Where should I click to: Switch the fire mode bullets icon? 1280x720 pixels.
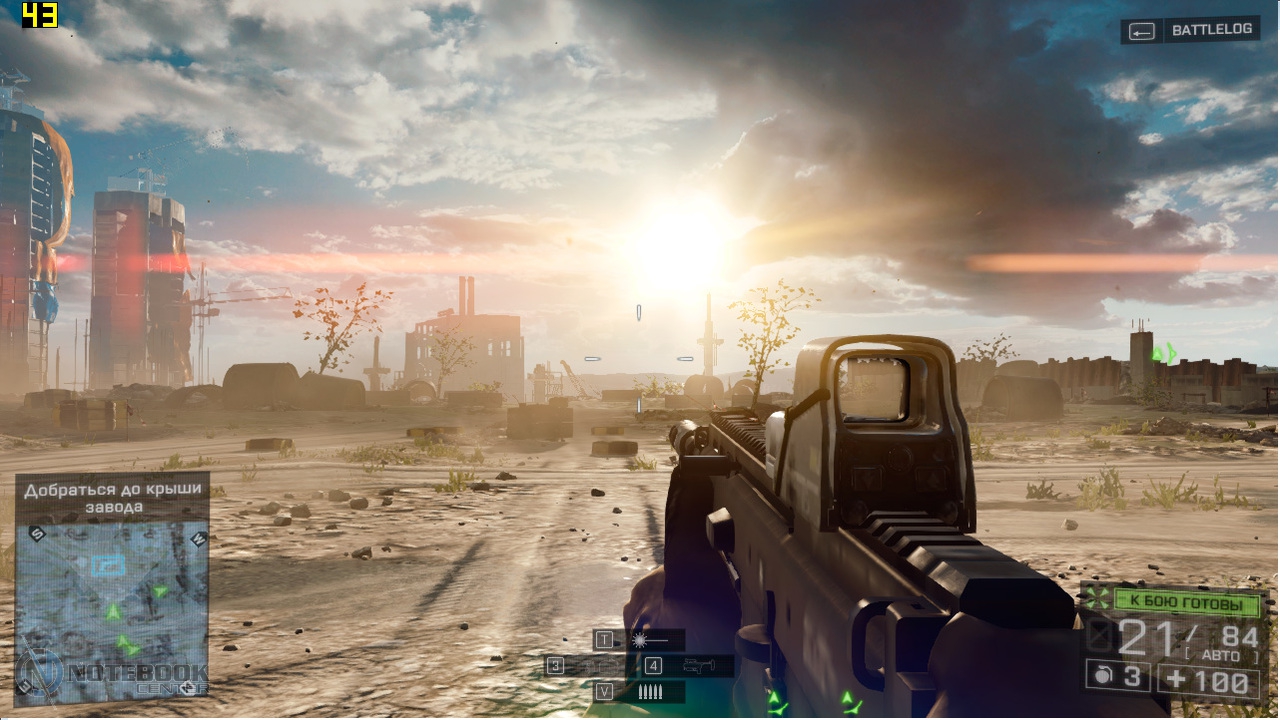click(650, 692)
